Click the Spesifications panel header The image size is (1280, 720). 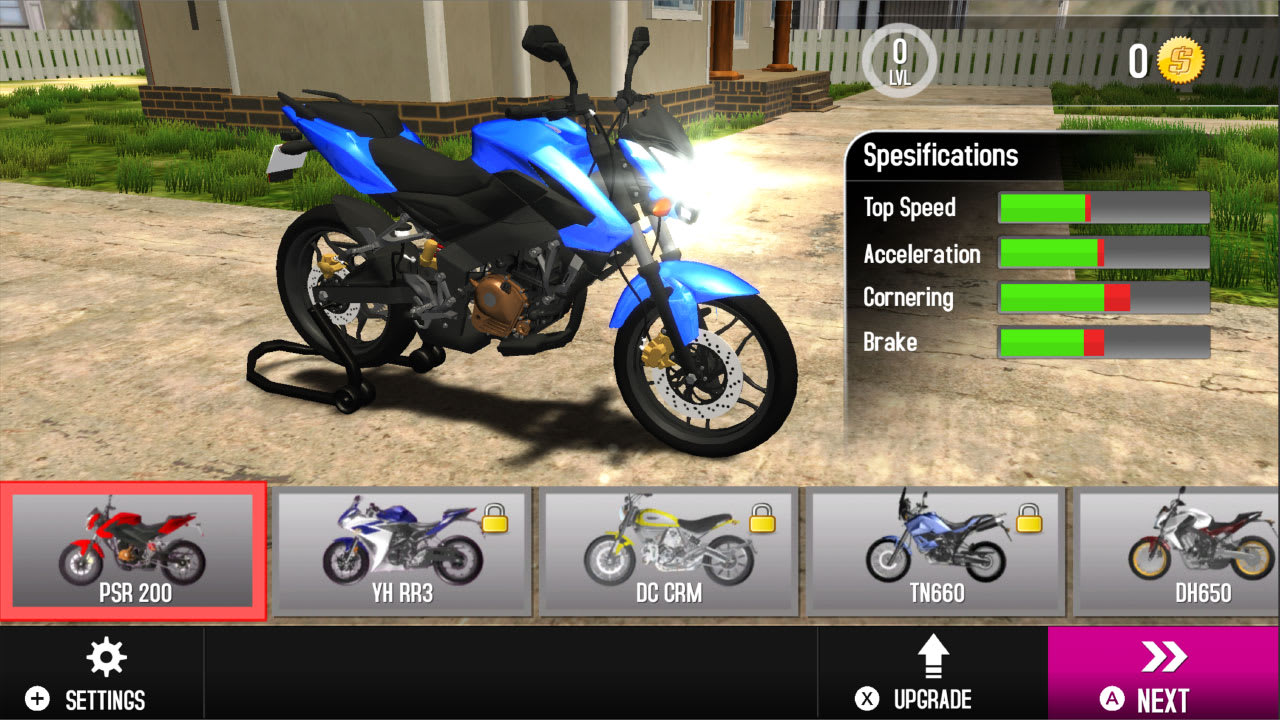click(940, 155)
